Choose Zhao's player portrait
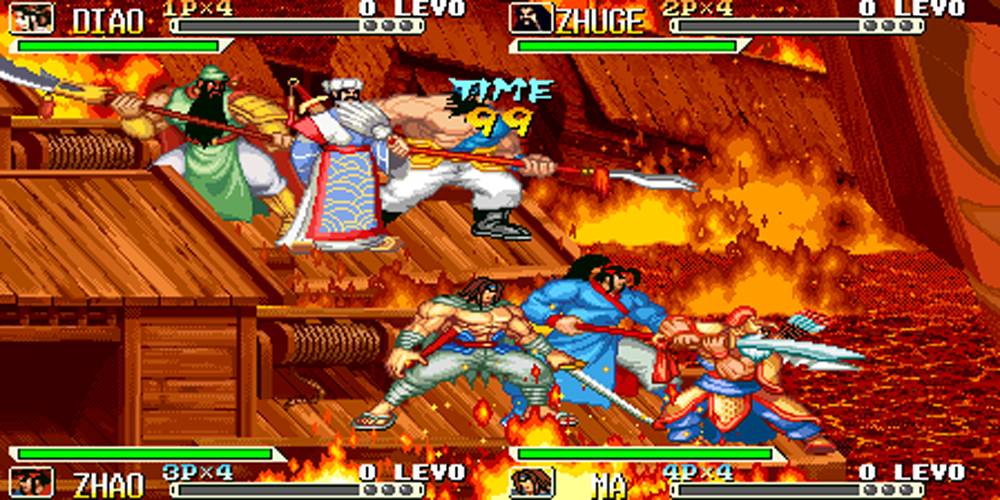The image size is (1000, 500). tap(32, 481)
